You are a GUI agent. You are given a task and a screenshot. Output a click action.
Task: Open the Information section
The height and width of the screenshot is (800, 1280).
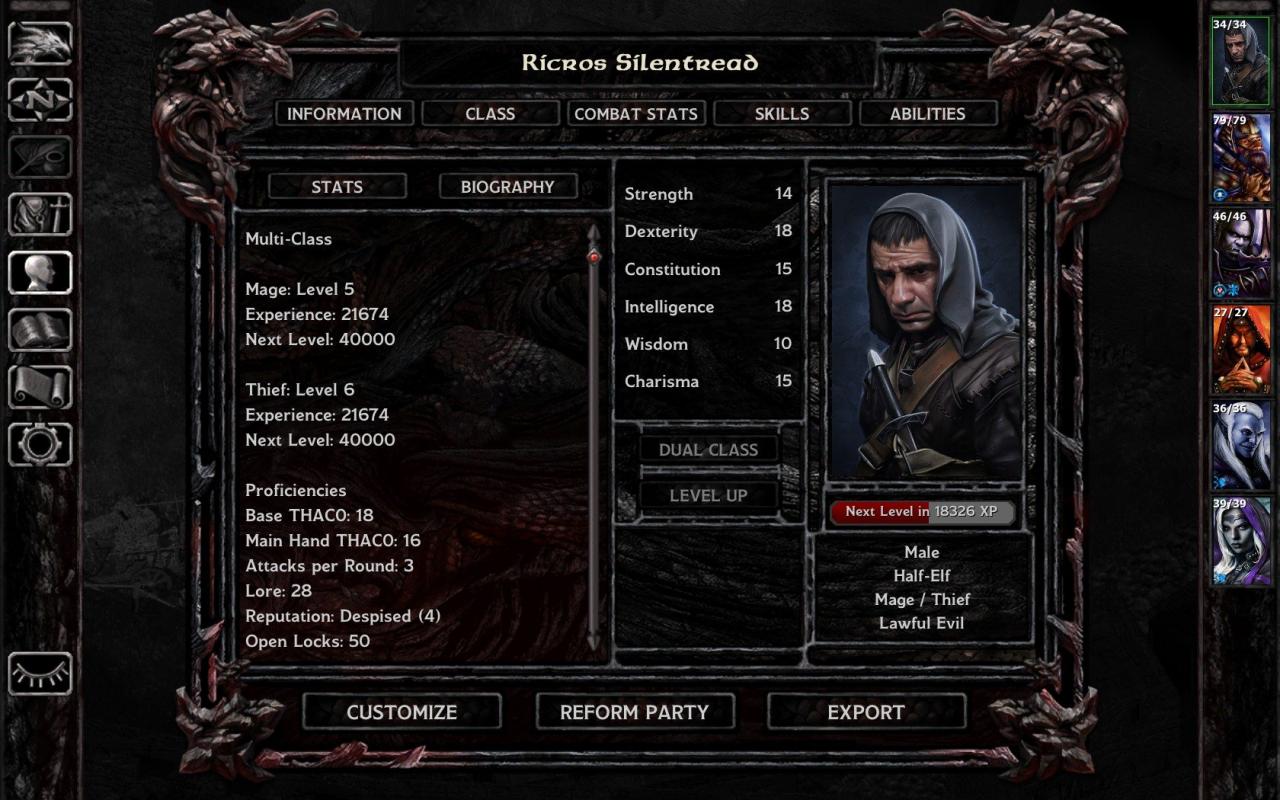tap(344, 114)
